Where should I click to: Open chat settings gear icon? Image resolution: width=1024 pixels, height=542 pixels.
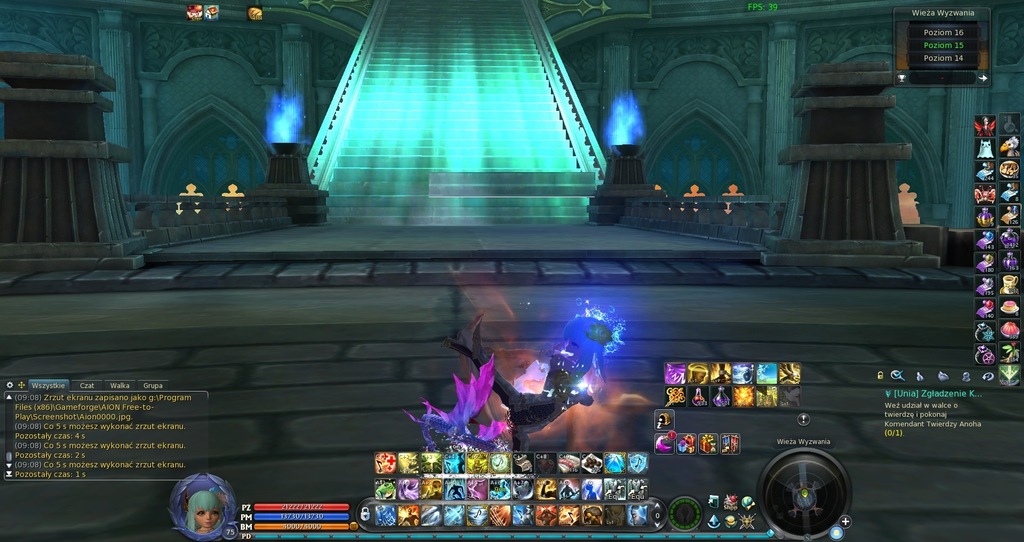tap(9, 385)
